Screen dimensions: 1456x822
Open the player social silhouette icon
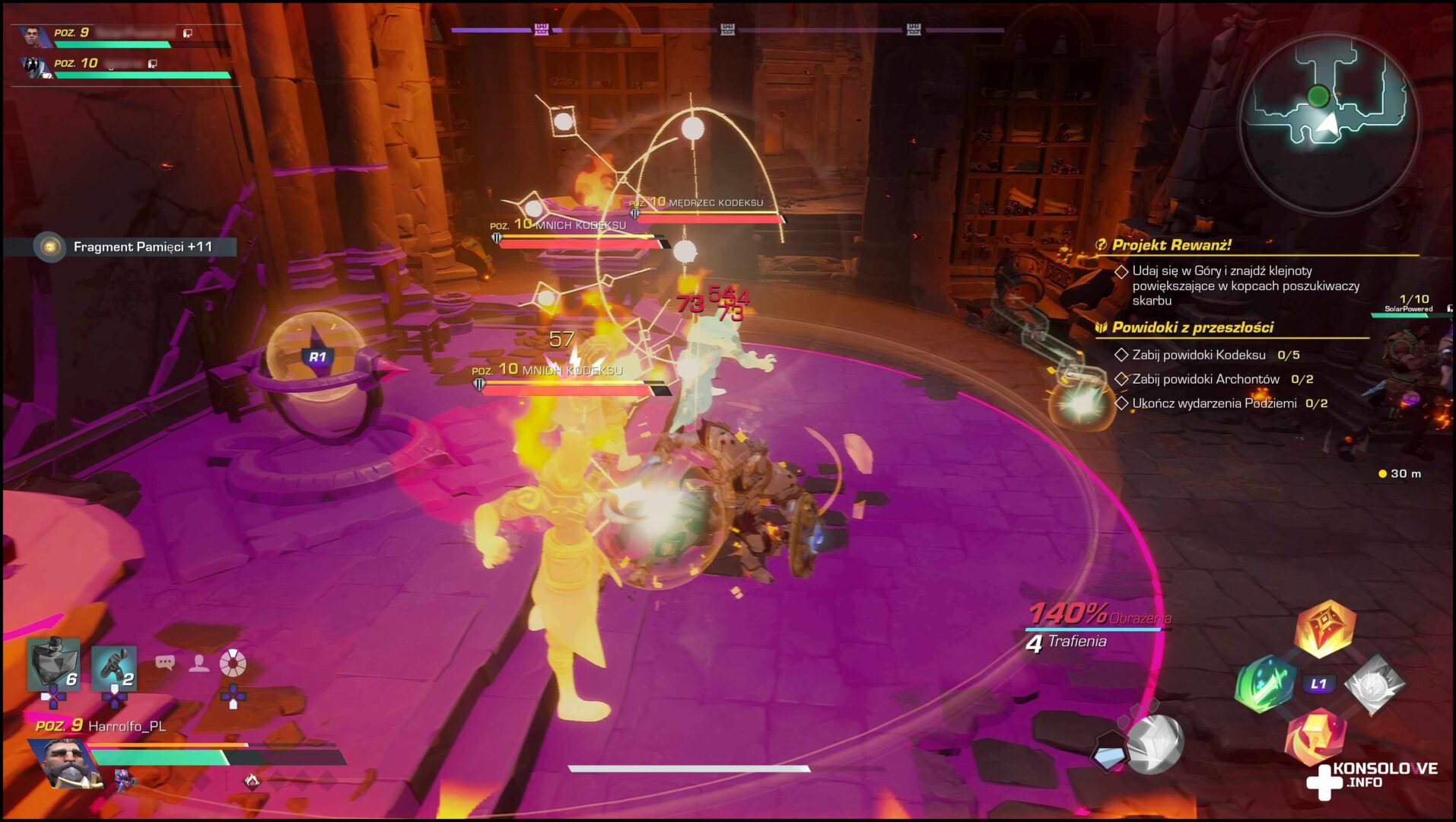199,664
